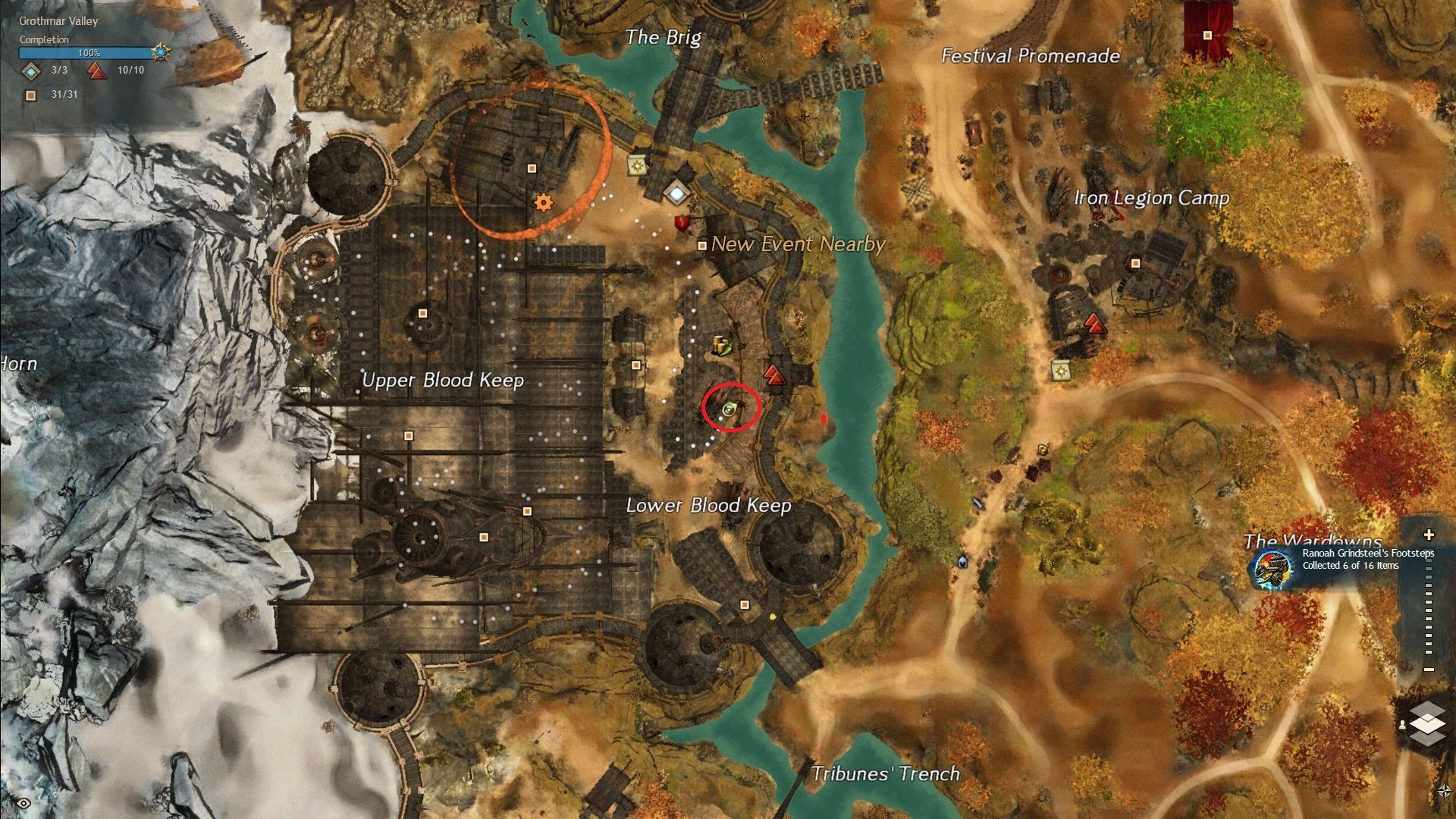1456x819 pixels.
Task: Click the scroll marker near The Brig
Action: (637, 165)
